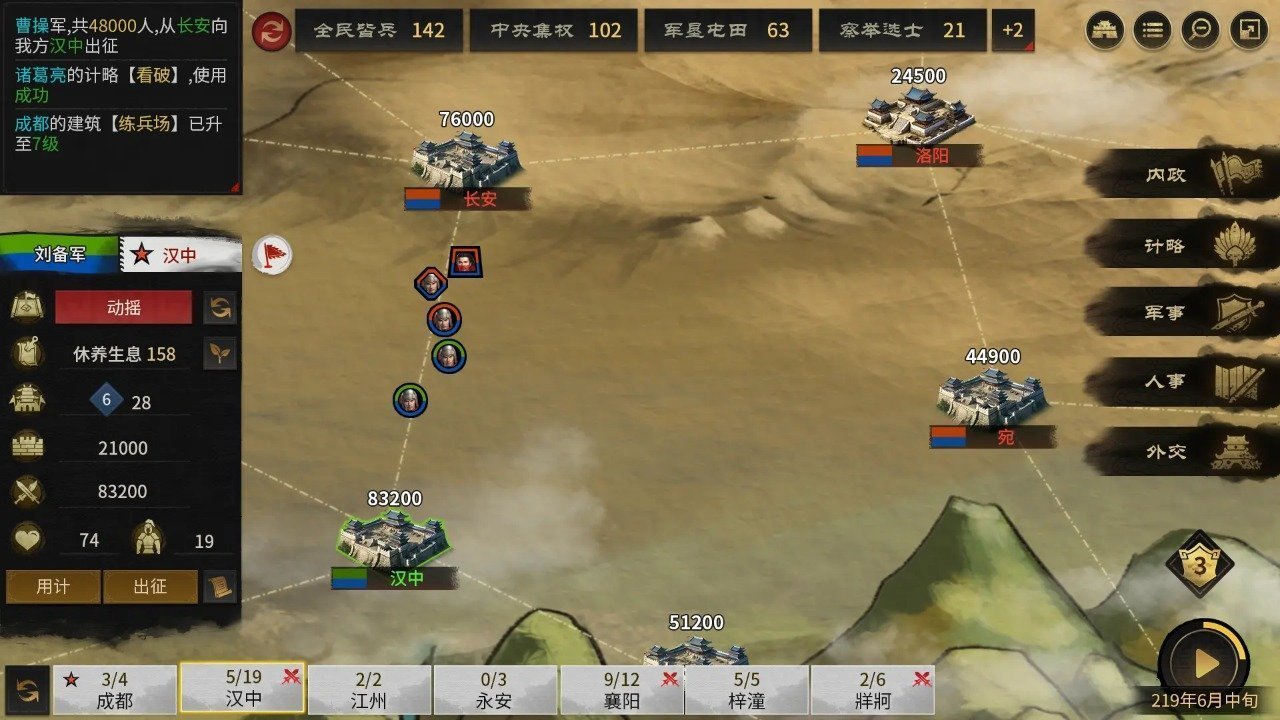This screenshot has width=1280, height=720.
Task: End the turn with the play arrow
Action: [x=1206, y=663]
